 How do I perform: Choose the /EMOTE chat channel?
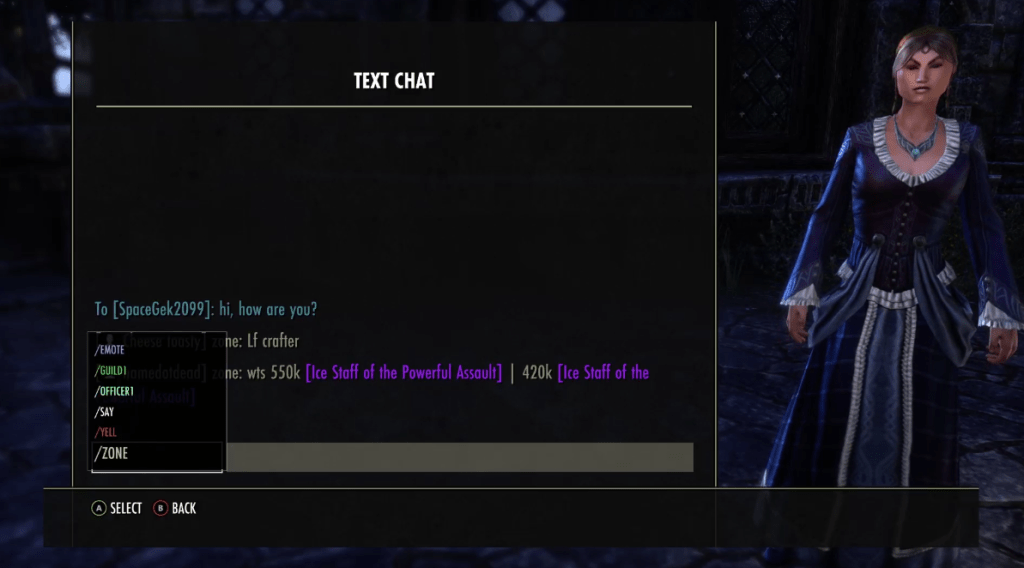click(110, 350)
